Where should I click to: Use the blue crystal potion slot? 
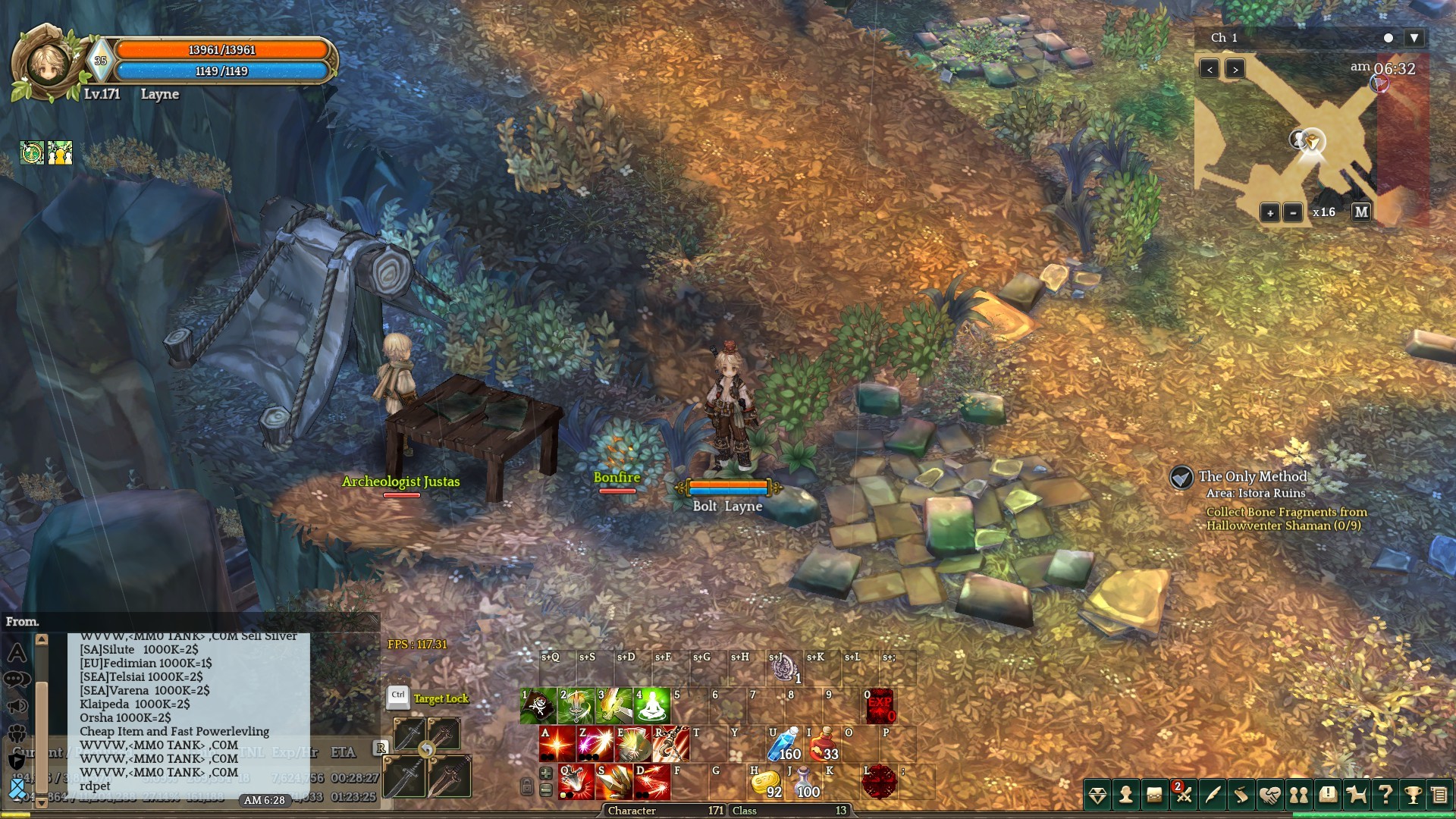pyautogui.click(x=784, y=744)
